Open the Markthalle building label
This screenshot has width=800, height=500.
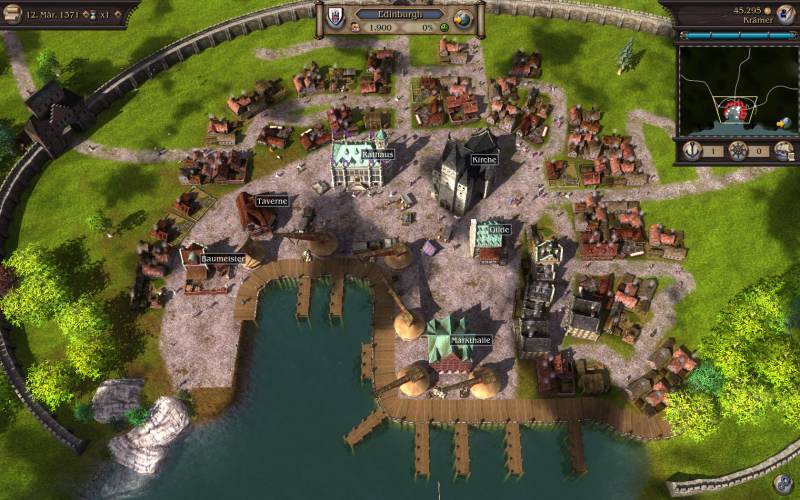point(470,340)
